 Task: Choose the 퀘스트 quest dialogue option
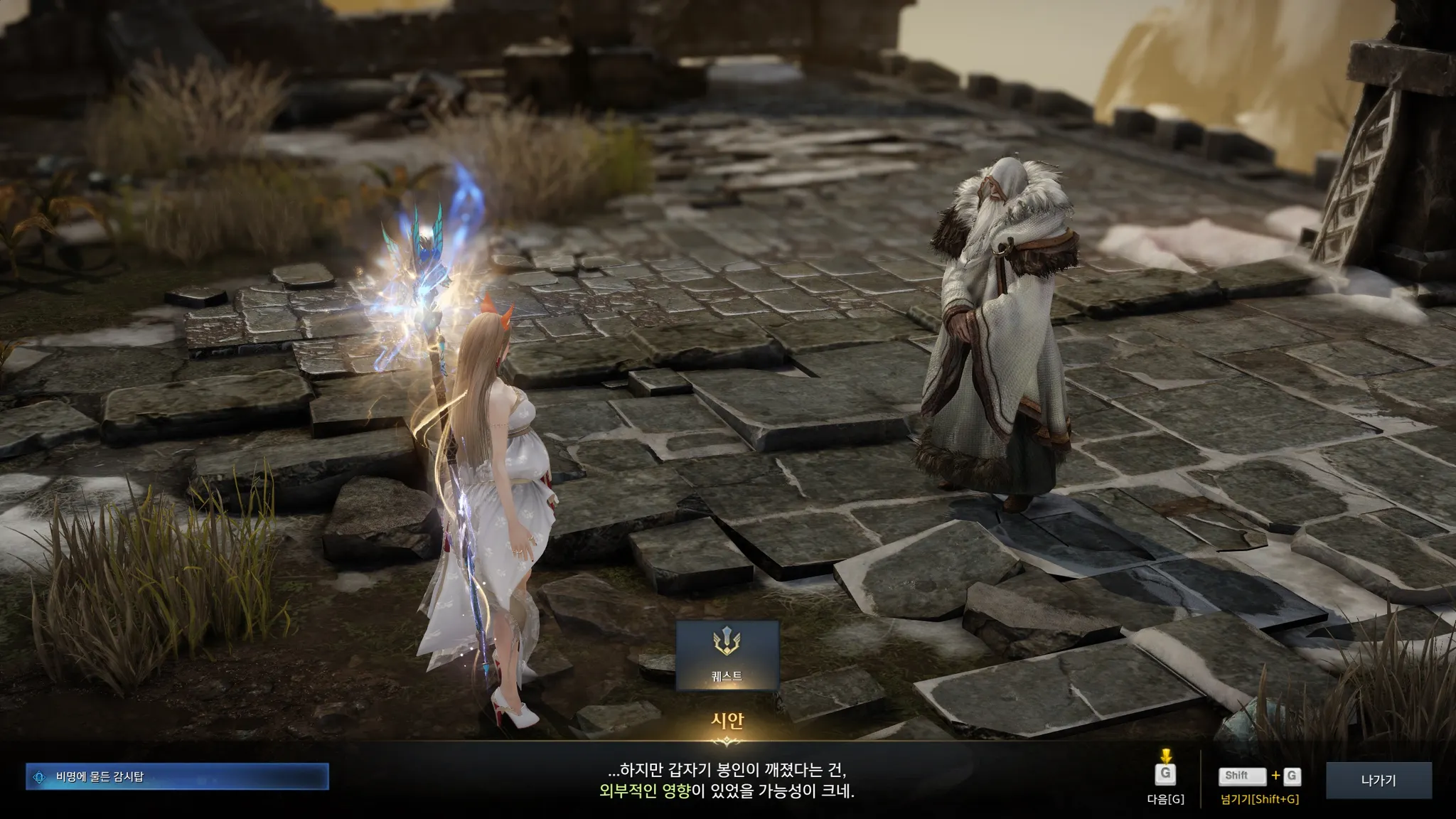tap(727, 655)
